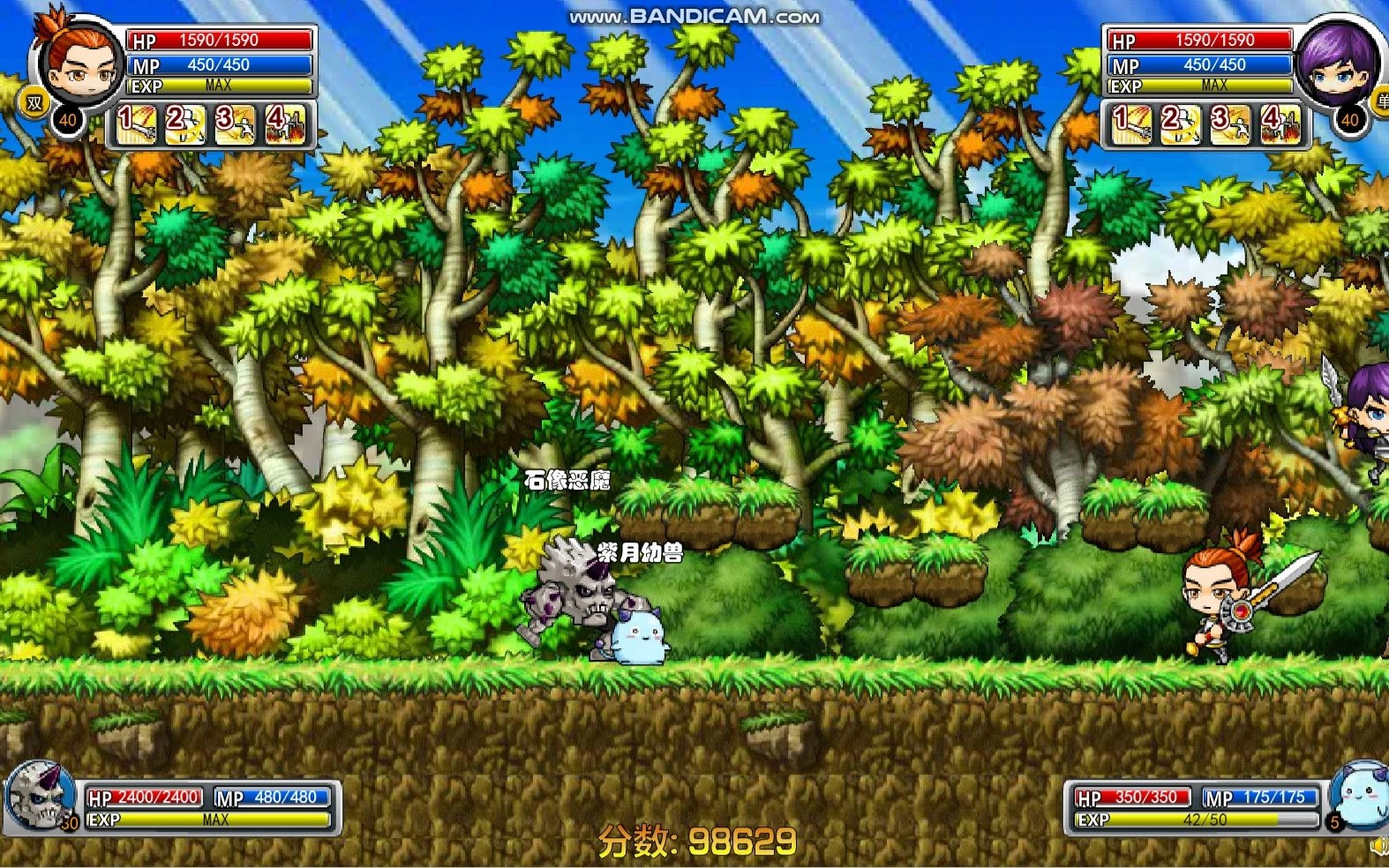This screenshot has height=868, width=1389.
Task: Select the yellow 双 badge
Action: click(x=34, y=104)
